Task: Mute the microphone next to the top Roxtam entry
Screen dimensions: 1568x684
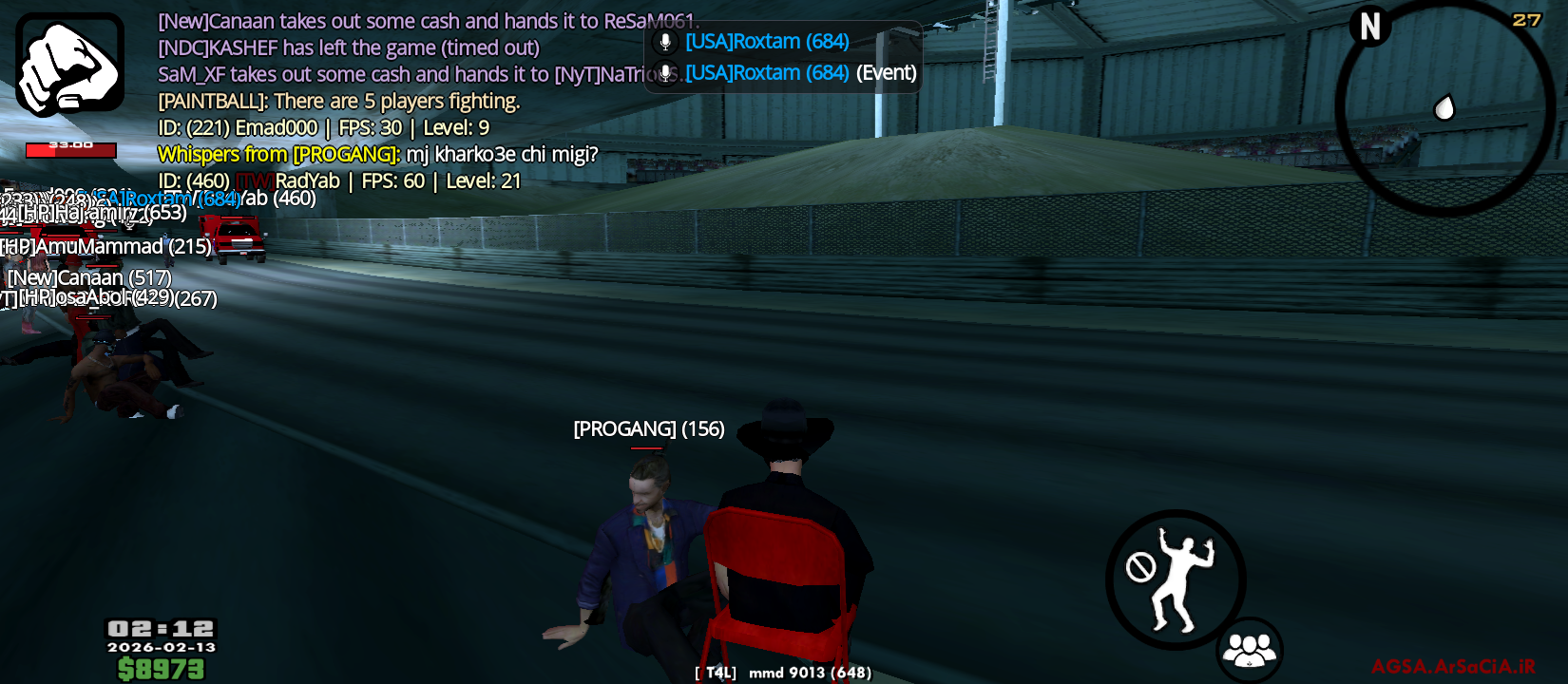Action: [663, 40]
